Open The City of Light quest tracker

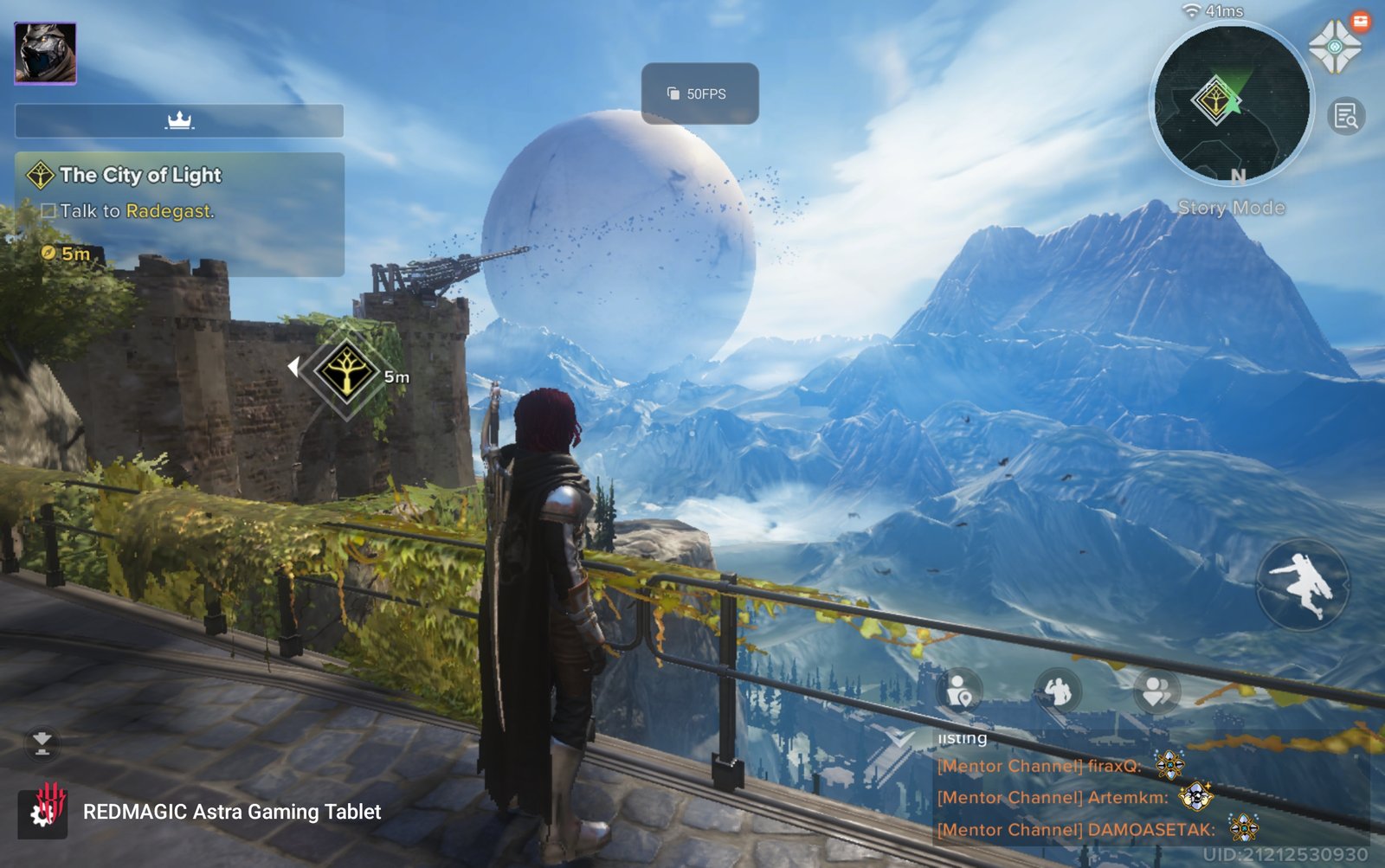[179, 193]
